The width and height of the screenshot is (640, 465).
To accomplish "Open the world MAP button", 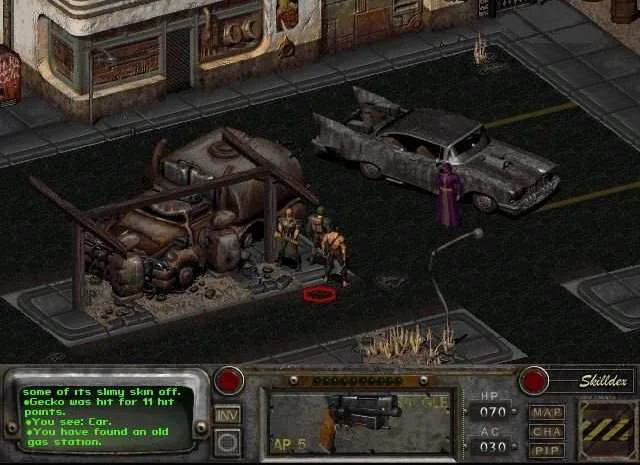I will 547,412.
